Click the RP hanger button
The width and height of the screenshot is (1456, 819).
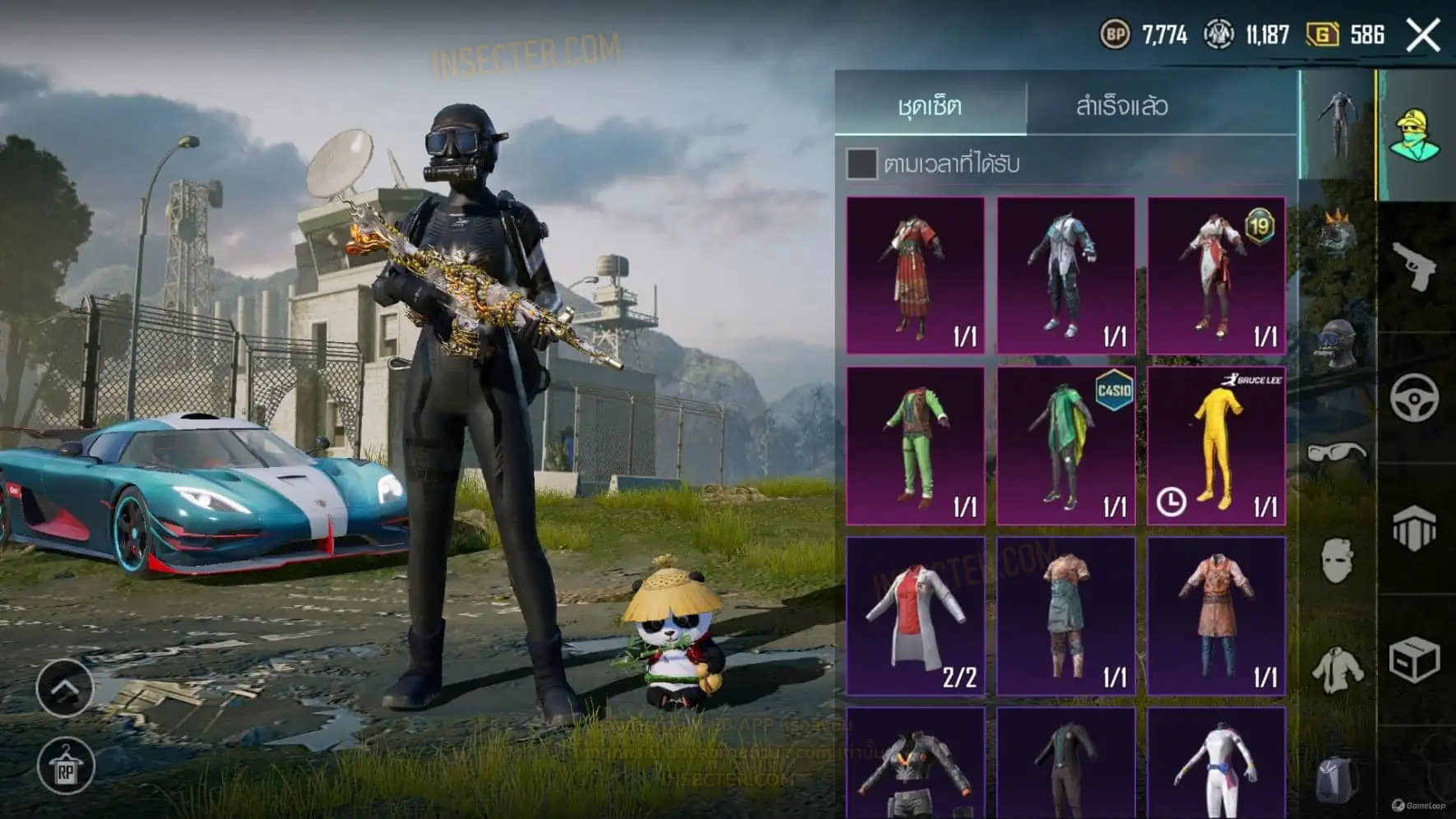coord(66,766)
